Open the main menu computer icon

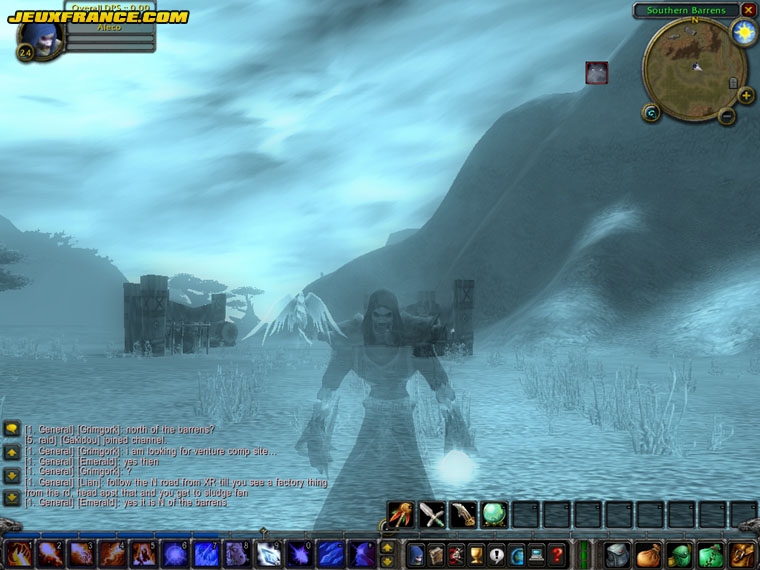(x=537, y=555)
